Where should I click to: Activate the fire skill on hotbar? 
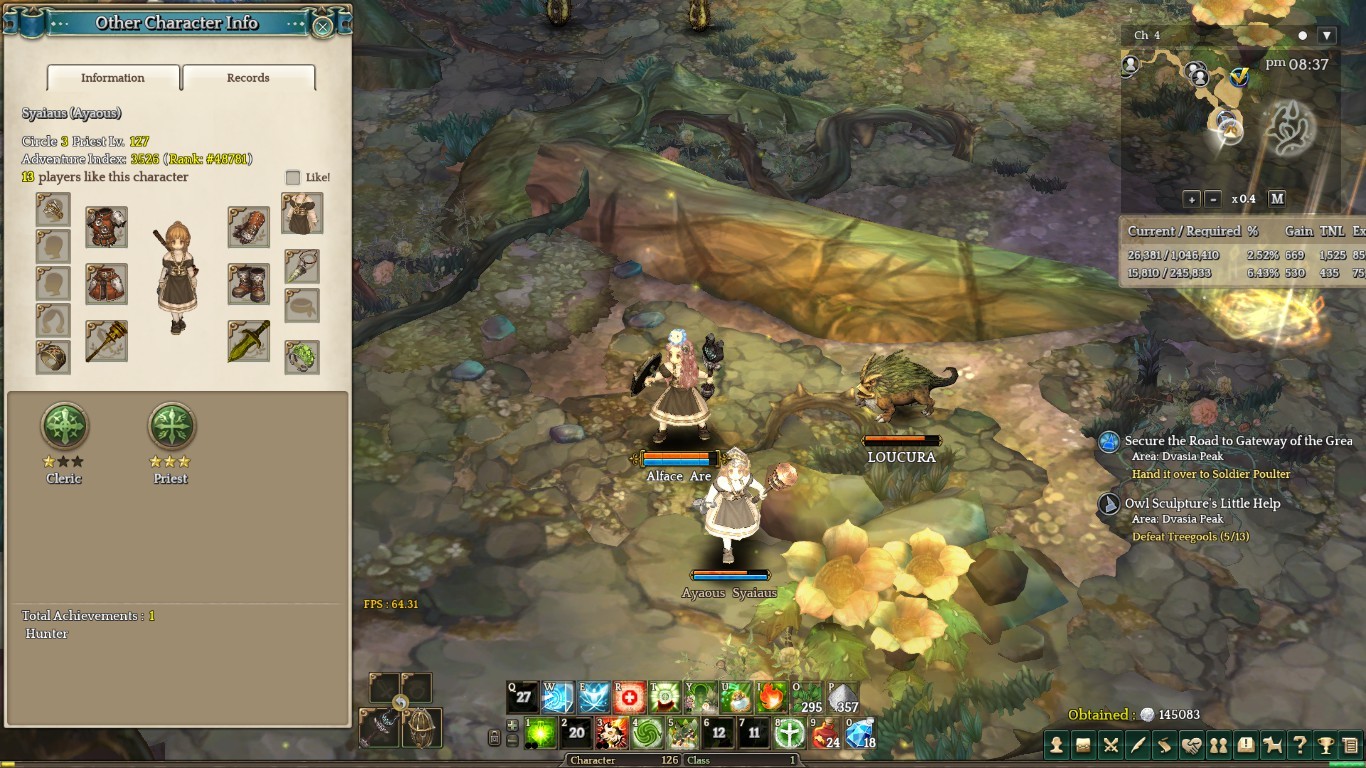pyautogui.click(x=772, y=697)
